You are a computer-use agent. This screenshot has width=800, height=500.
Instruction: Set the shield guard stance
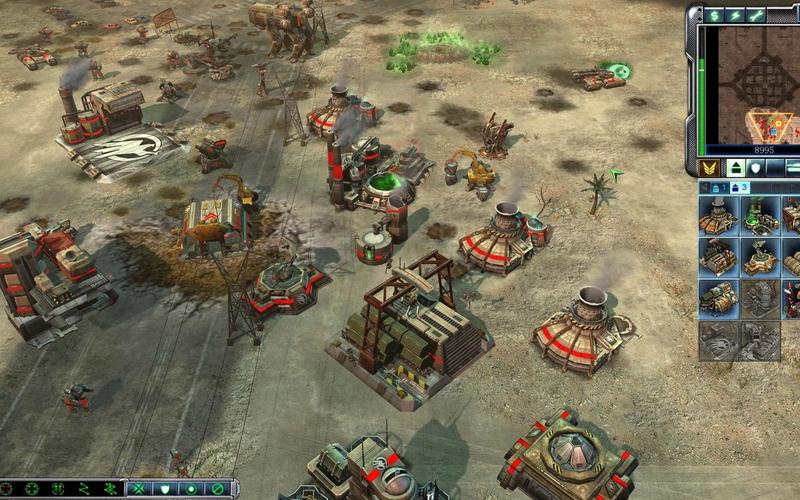pyautogui.click(x=165, y=489)
